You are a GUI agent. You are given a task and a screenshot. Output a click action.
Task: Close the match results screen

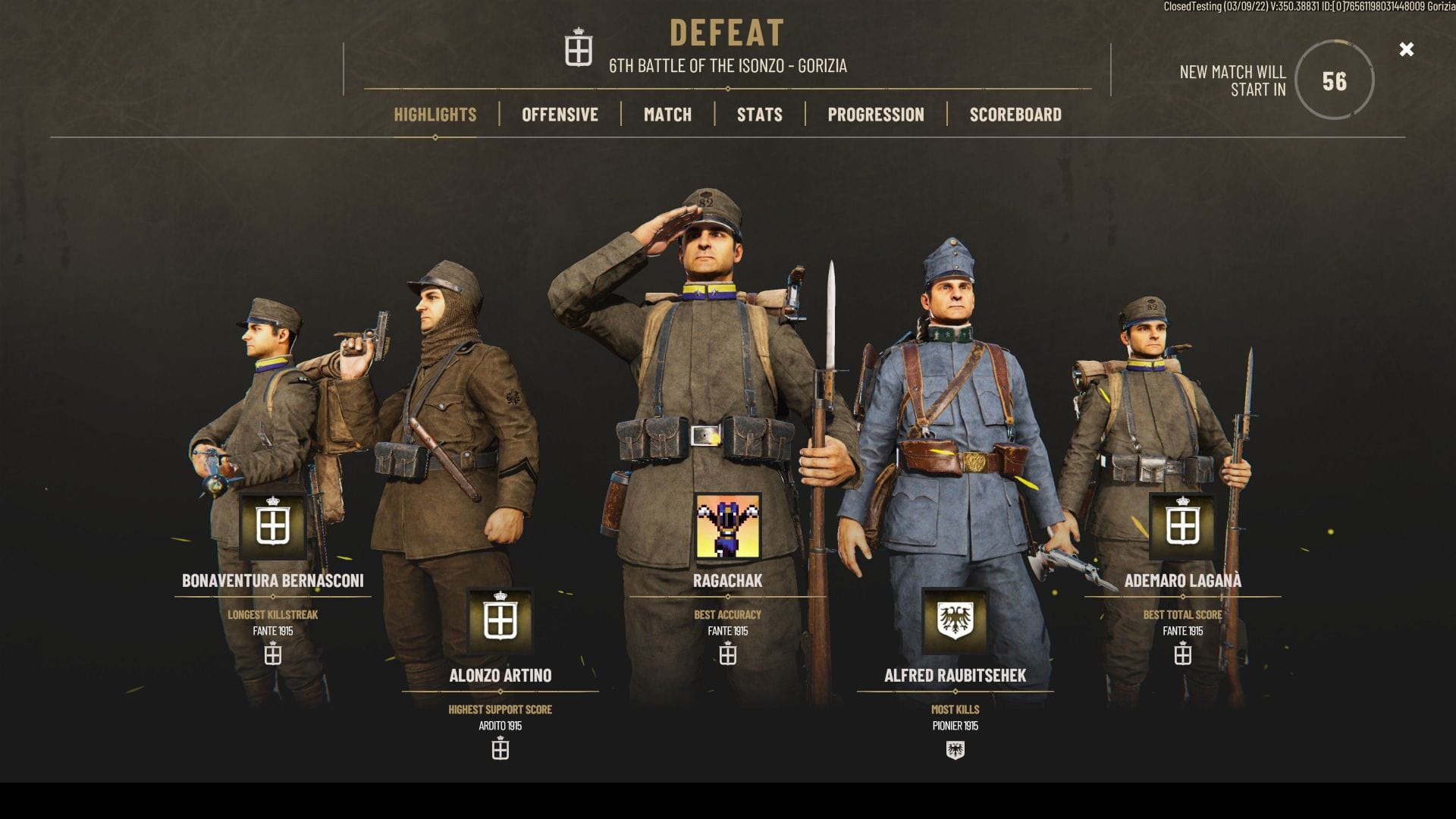tap(1407, 49)
